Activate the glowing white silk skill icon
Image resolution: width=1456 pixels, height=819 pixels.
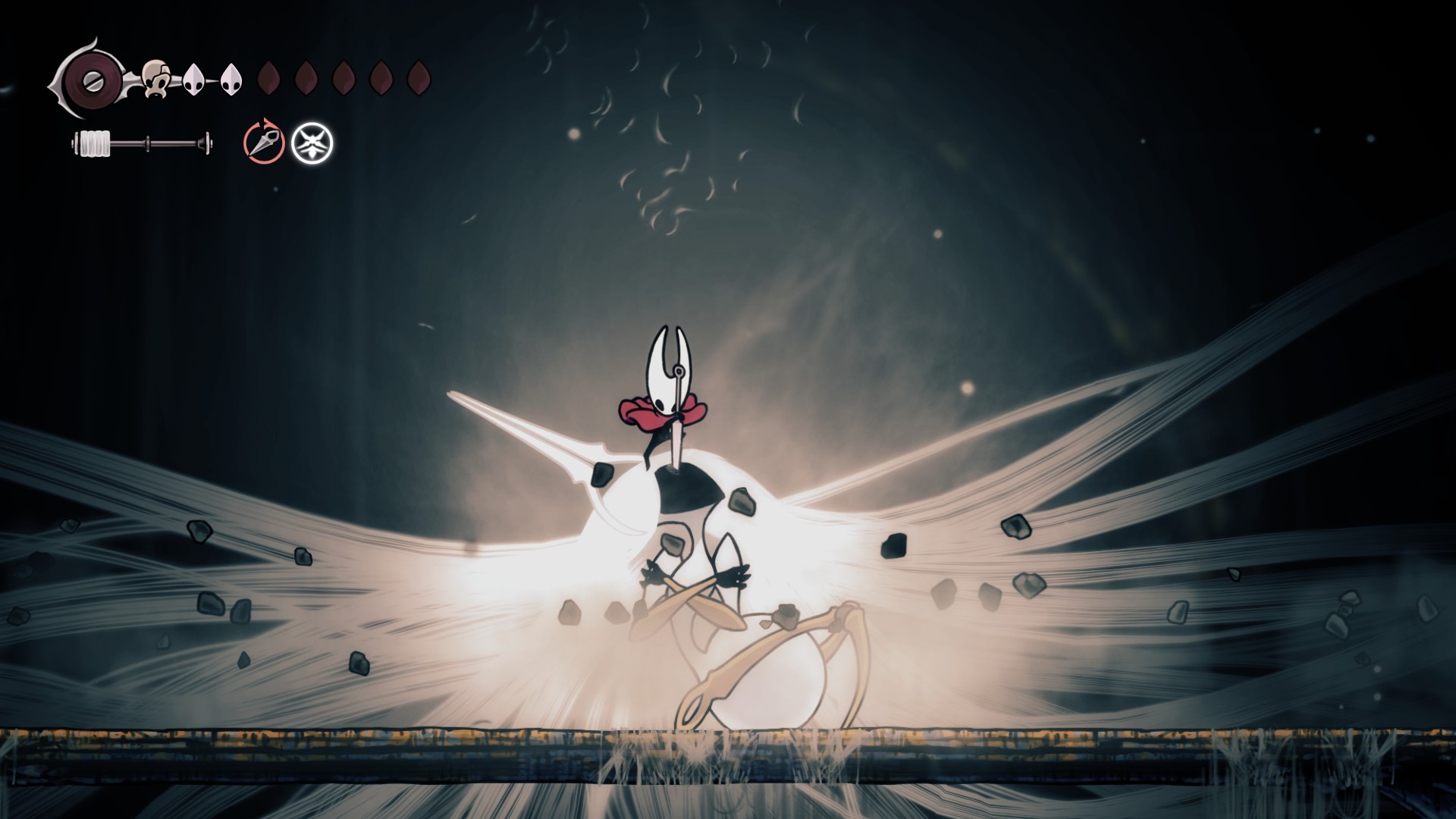click(312, 143)
